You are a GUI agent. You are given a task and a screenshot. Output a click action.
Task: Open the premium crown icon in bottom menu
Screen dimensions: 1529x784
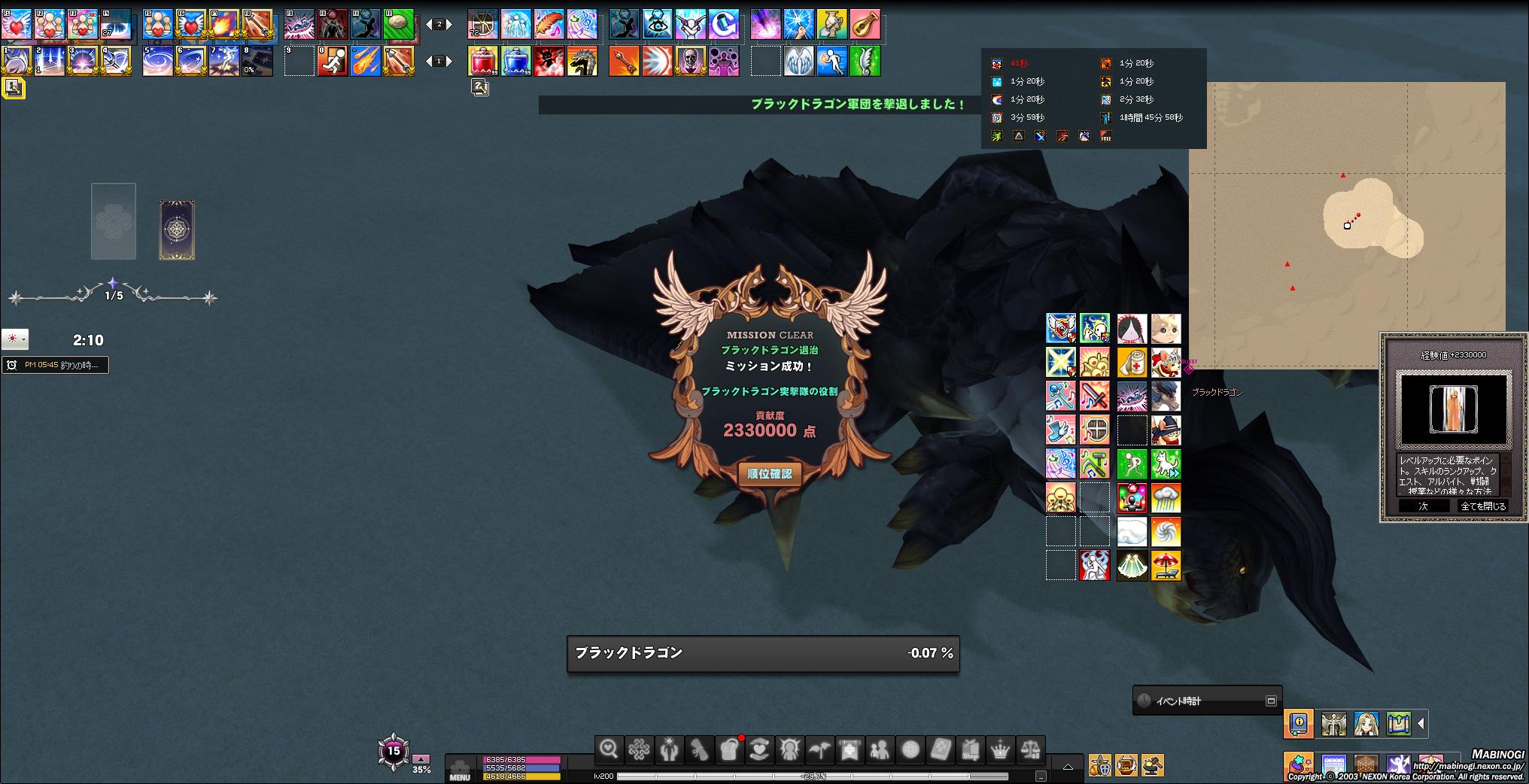click(x=1001, y=749)
